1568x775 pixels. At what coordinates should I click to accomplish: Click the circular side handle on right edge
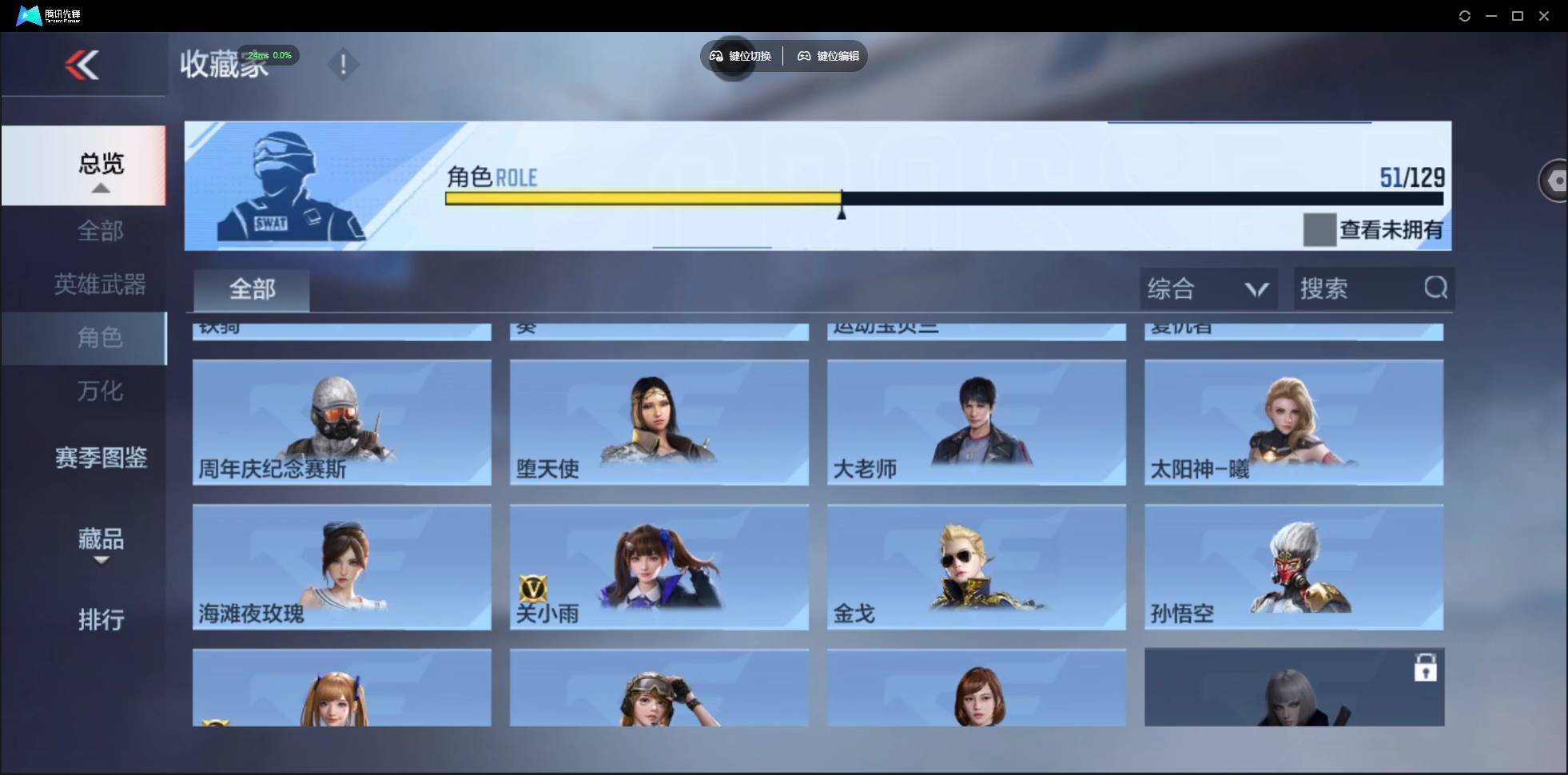[1554, 180]
